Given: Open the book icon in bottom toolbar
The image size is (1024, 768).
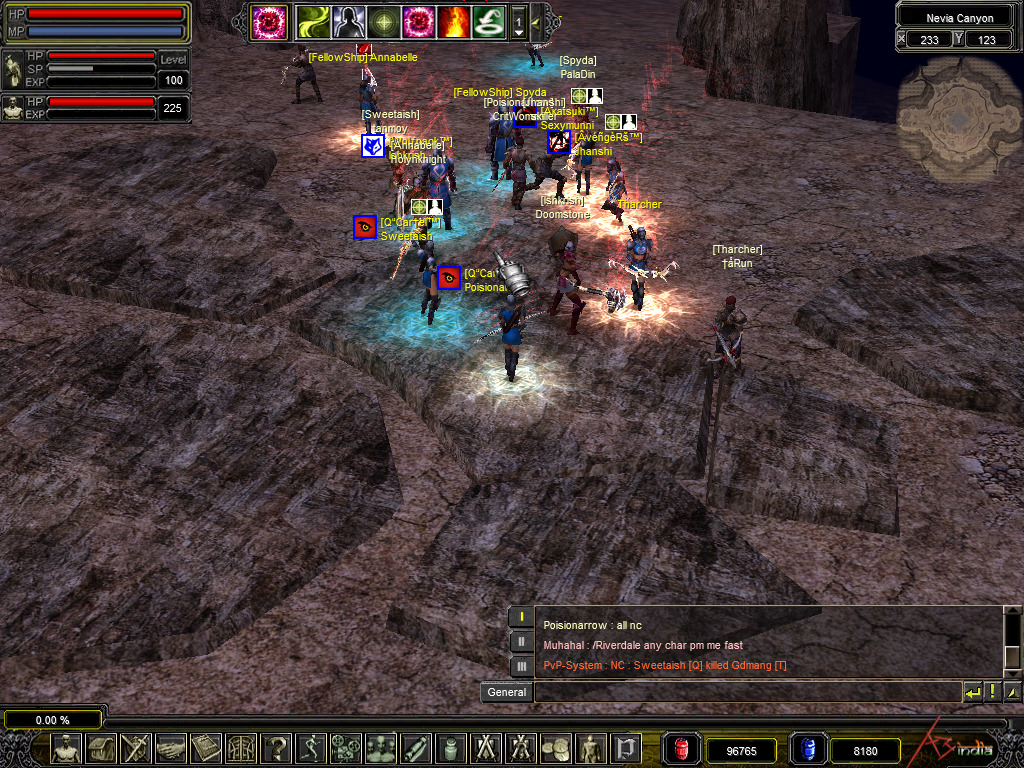Looking at the screenshot, I should tap(206, 748).
